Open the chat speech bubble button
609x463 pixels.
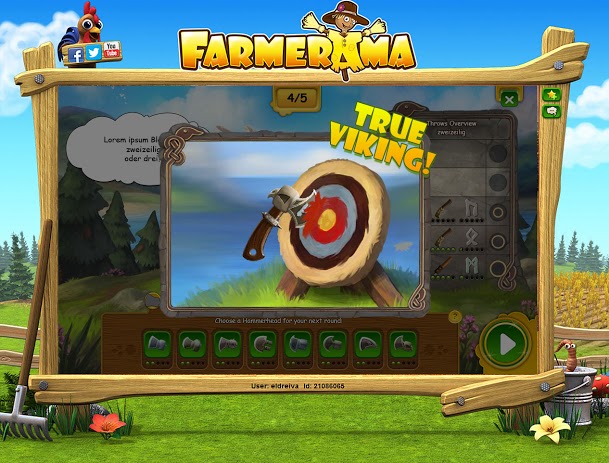(x=551, y=112)
